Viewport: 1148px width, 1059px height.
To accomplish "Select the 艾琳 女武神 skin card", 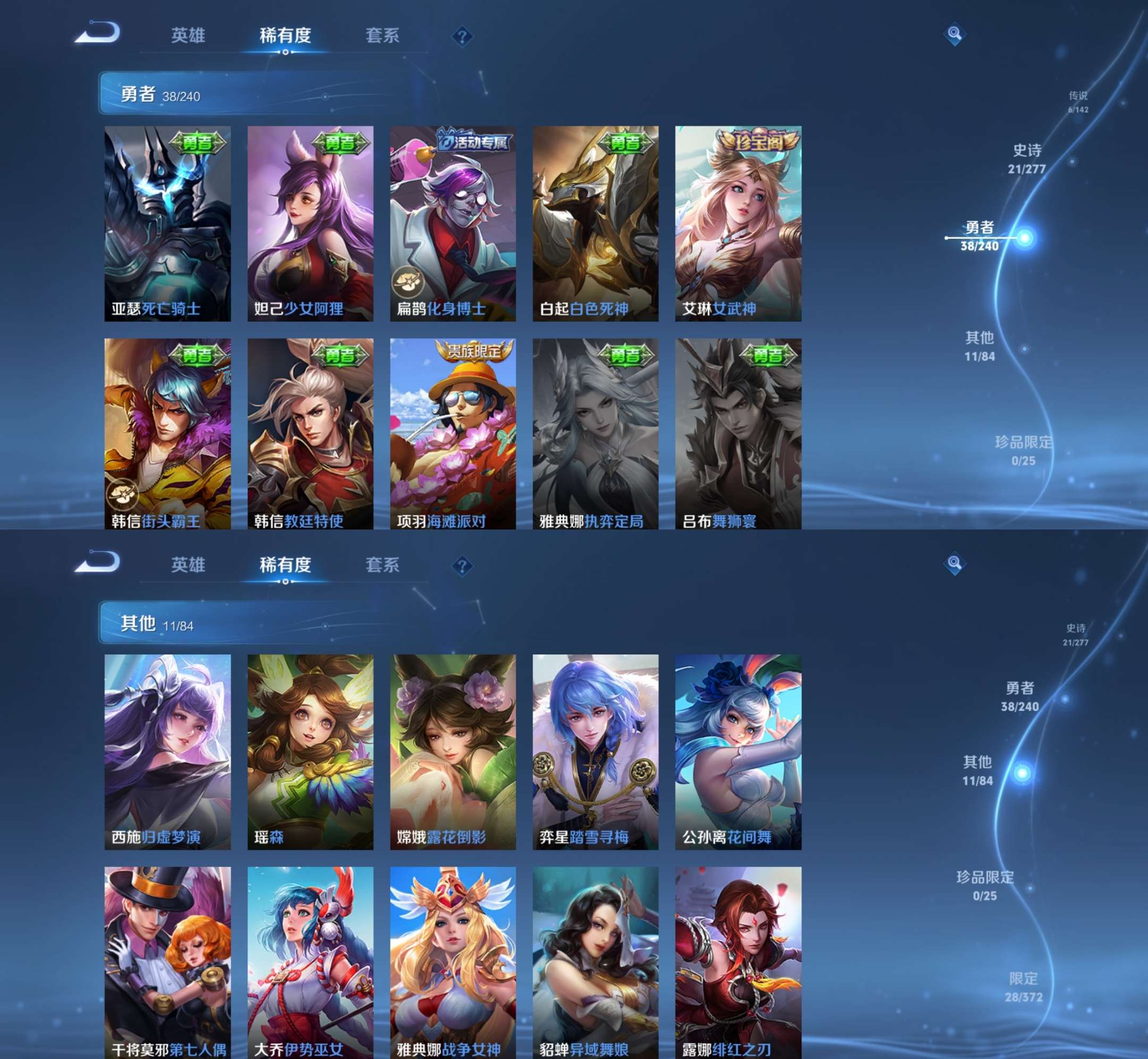I will click(x=738, y=223).
